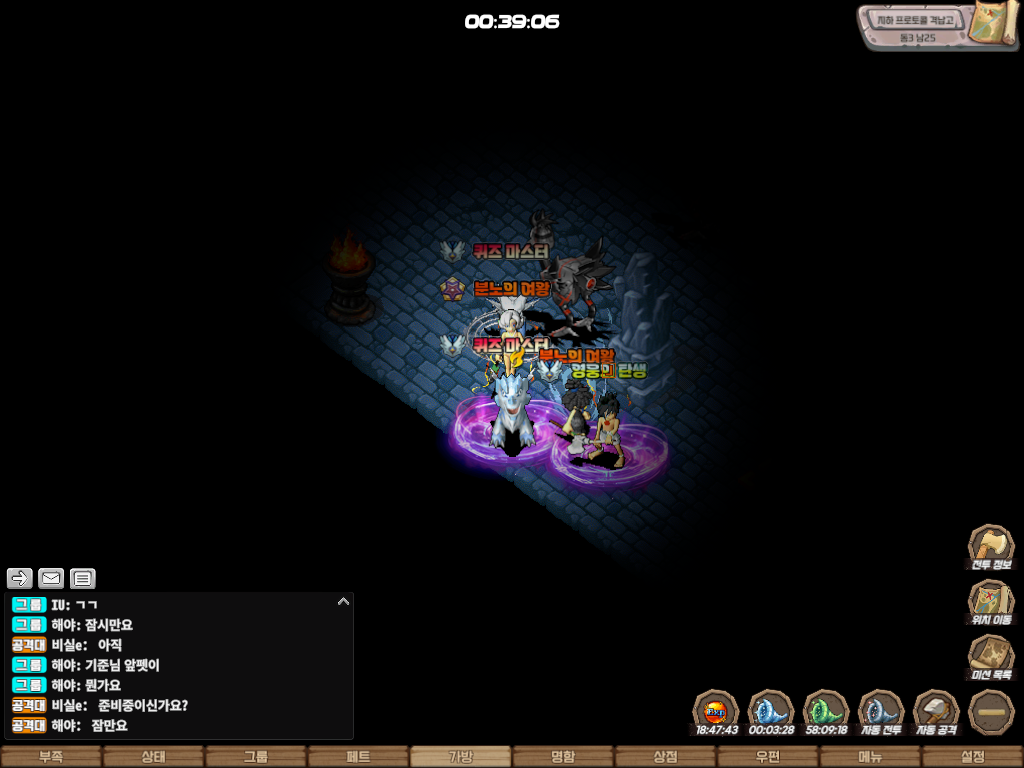Click the 위치 이동 map icon
The width and height of the screenshot is (1024, 768).
click(990, 603)
